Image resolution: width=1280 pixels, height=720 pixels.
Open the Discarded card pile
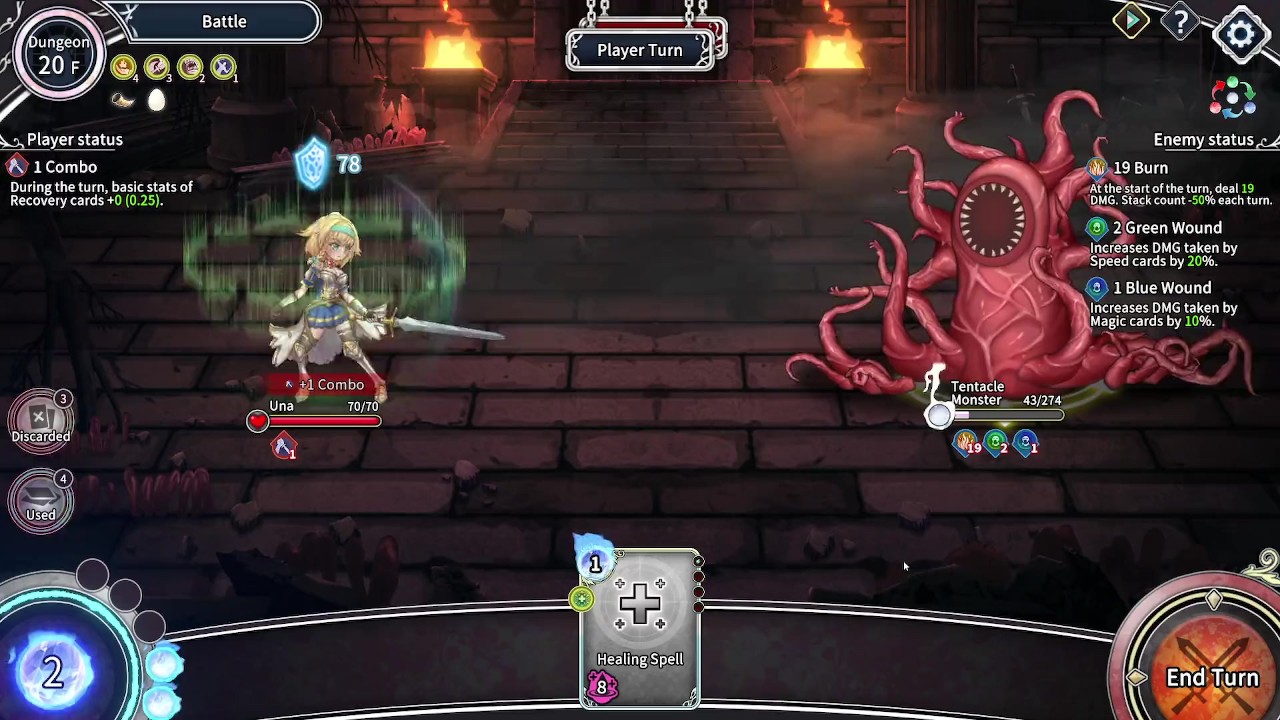point(41,420)
